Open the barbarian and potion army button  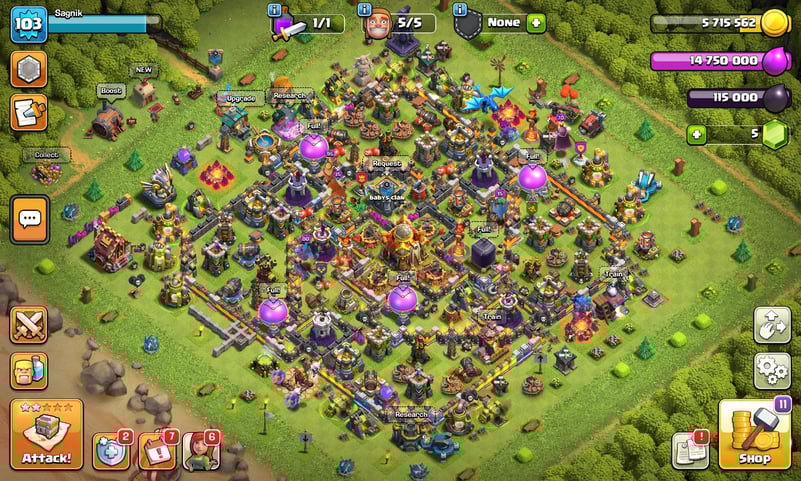pyautogui.click(x=30, y=371)
